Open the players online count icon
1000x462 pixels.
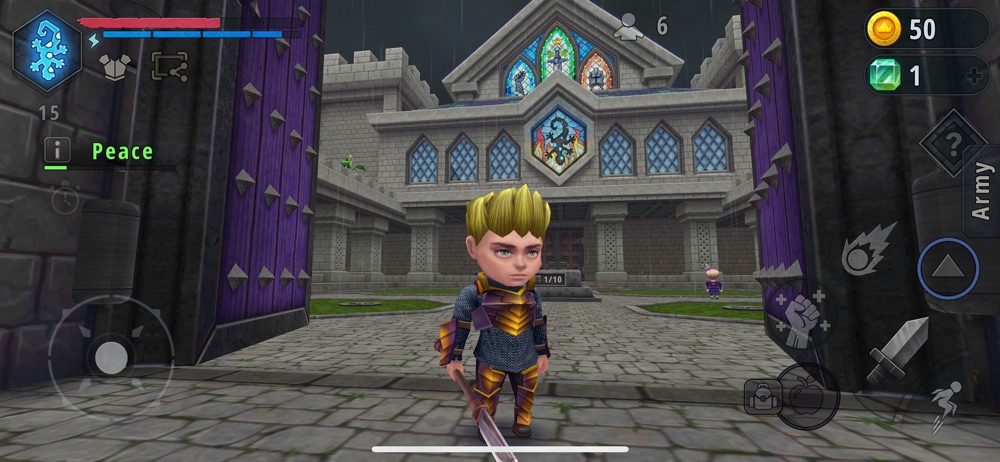tap(629, 26)
